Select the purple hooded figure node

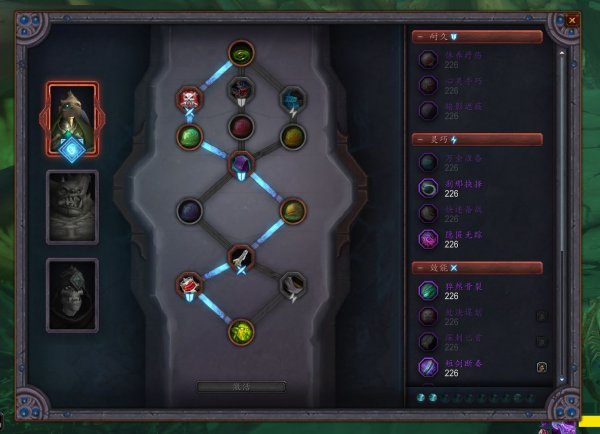point(241,163)
